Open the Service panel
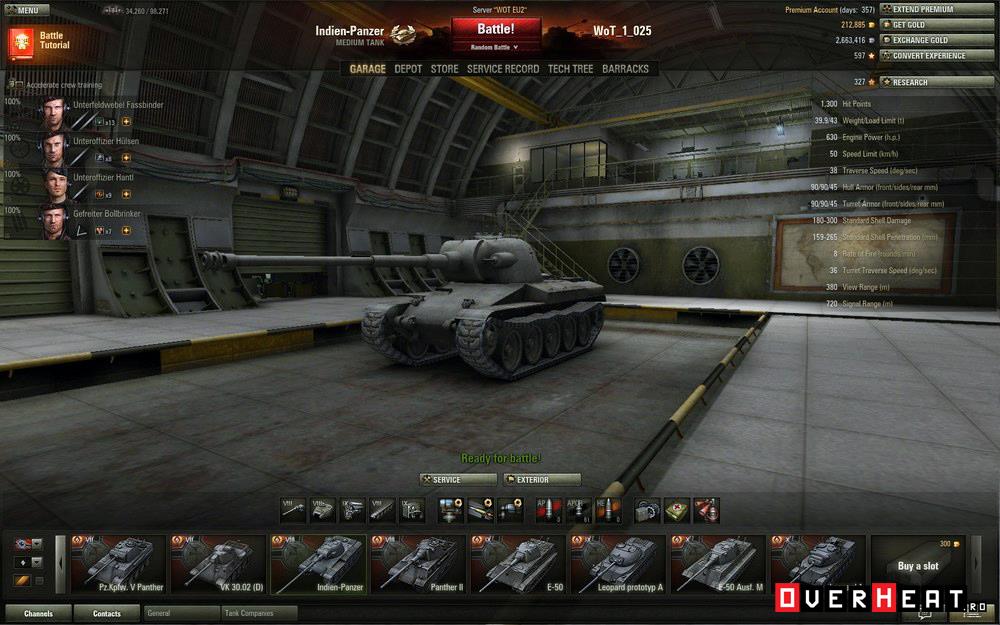 tap(458, 480)
